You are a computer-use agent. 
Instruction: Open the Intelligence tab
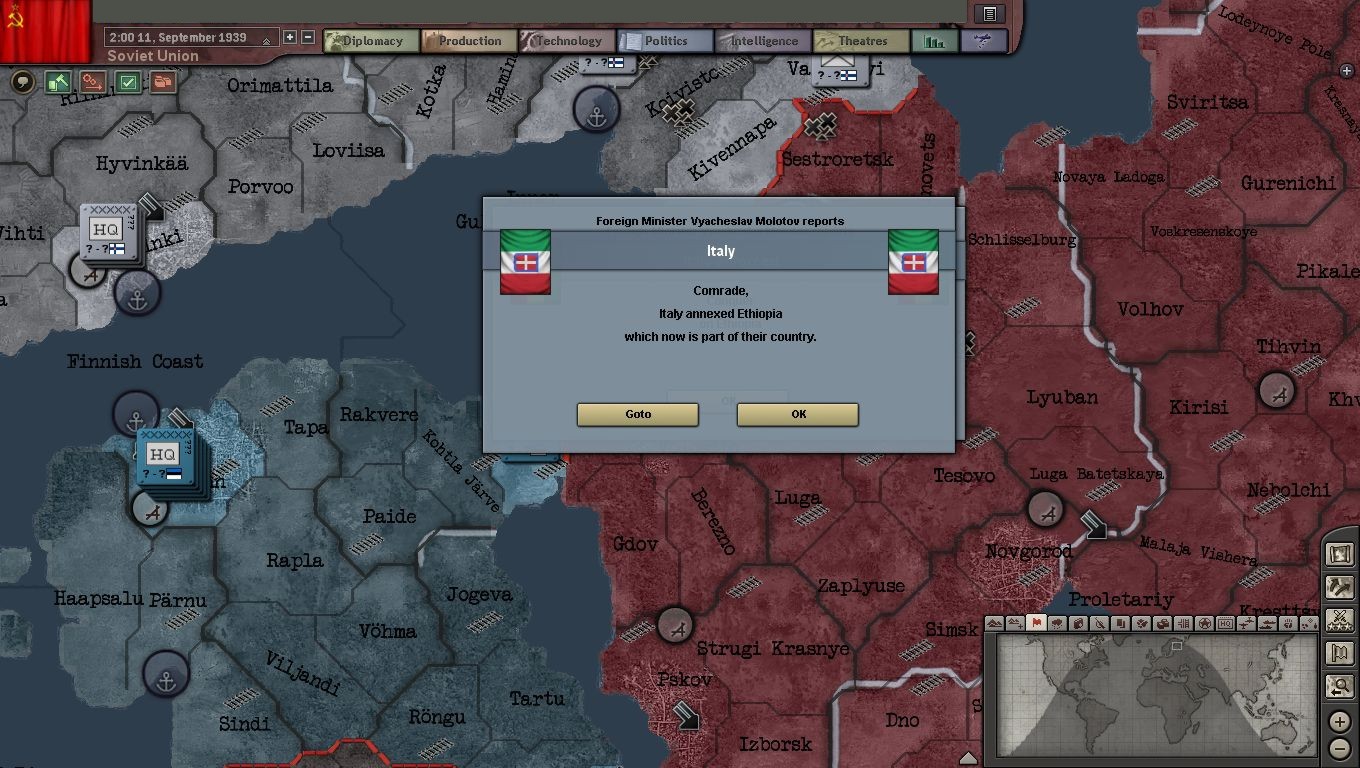[x=763, y=41]
